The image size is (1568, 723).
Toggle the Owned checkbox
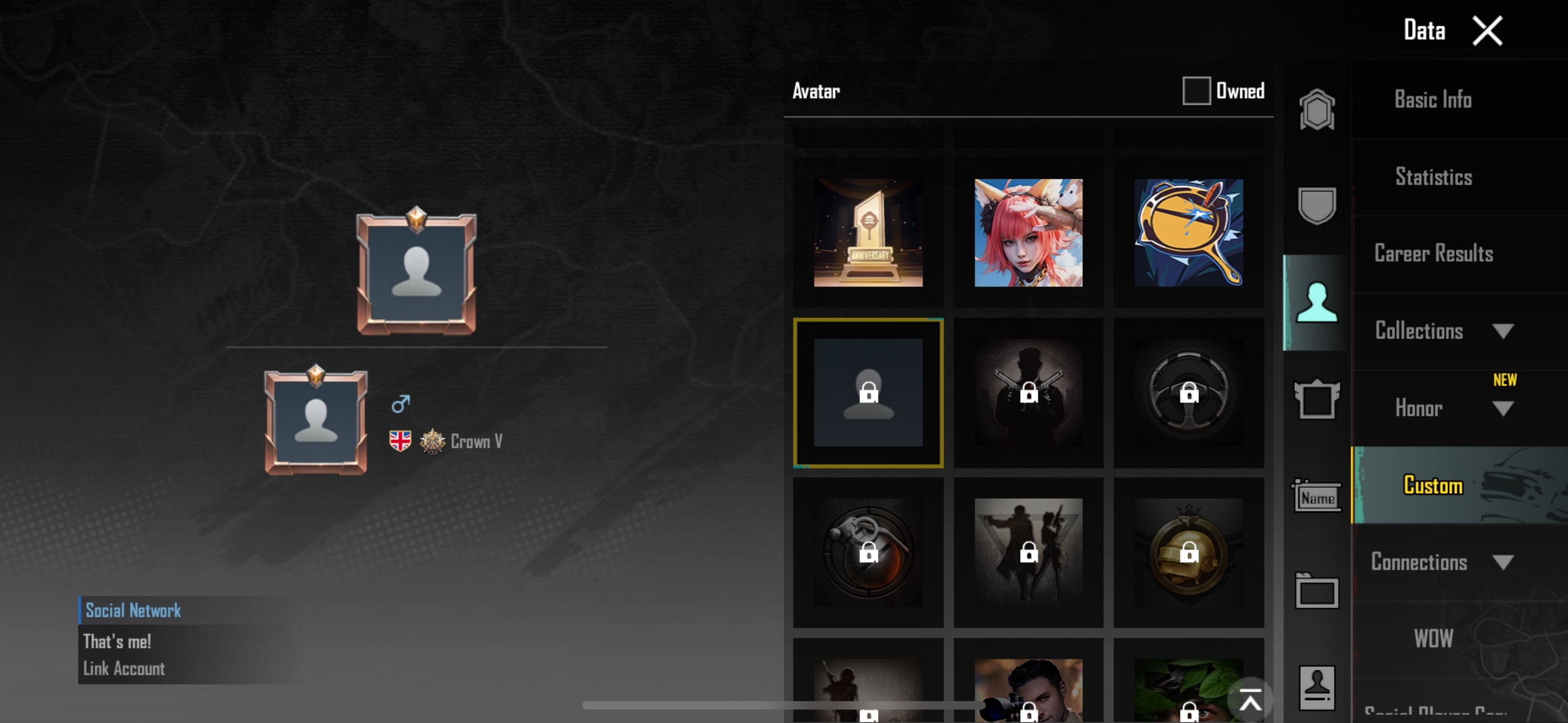pyautogui.click(x=1196, y=91)
